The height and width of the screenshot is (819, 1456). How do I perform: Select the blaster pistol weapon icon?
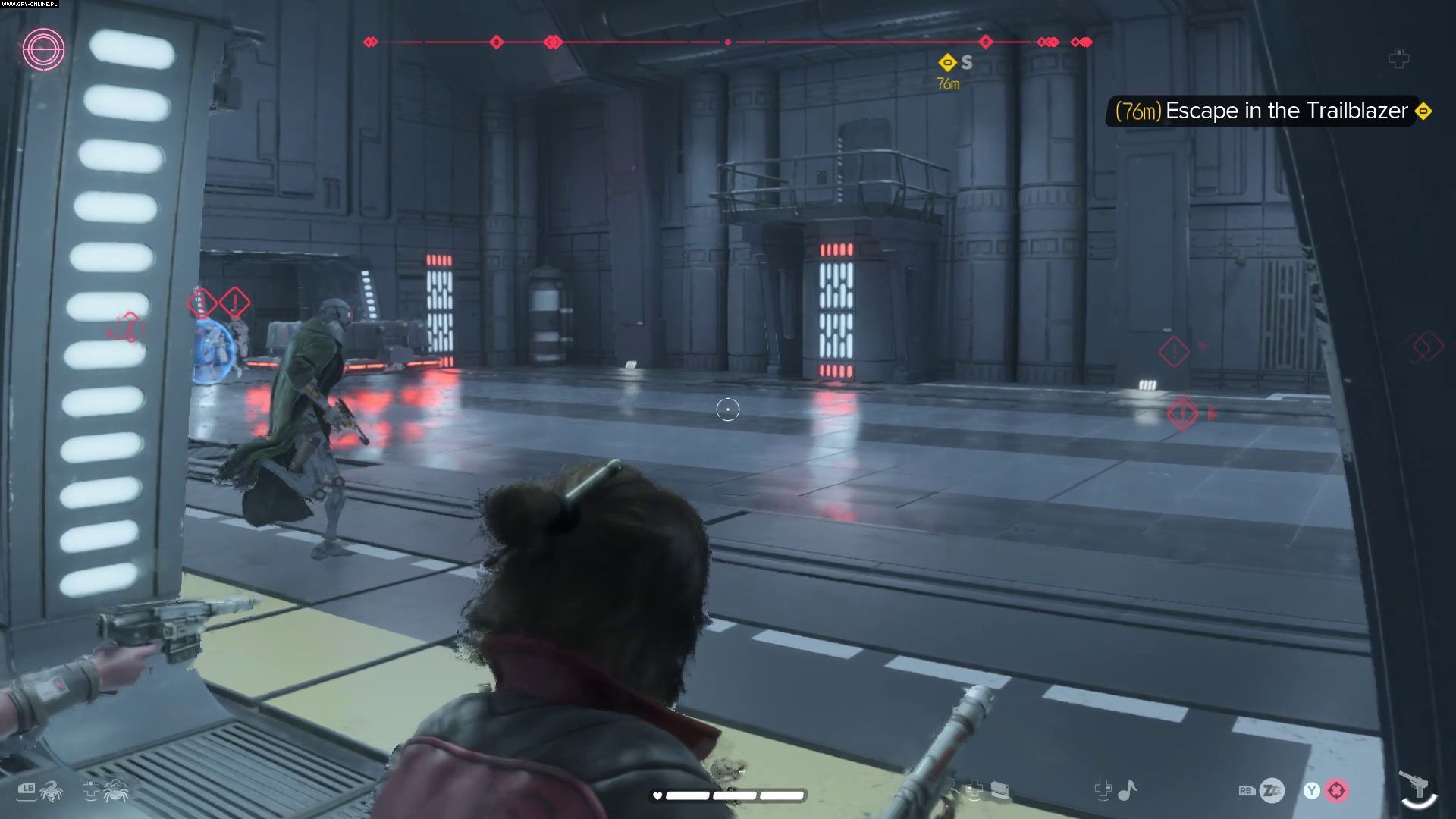tap(1414, 786)
